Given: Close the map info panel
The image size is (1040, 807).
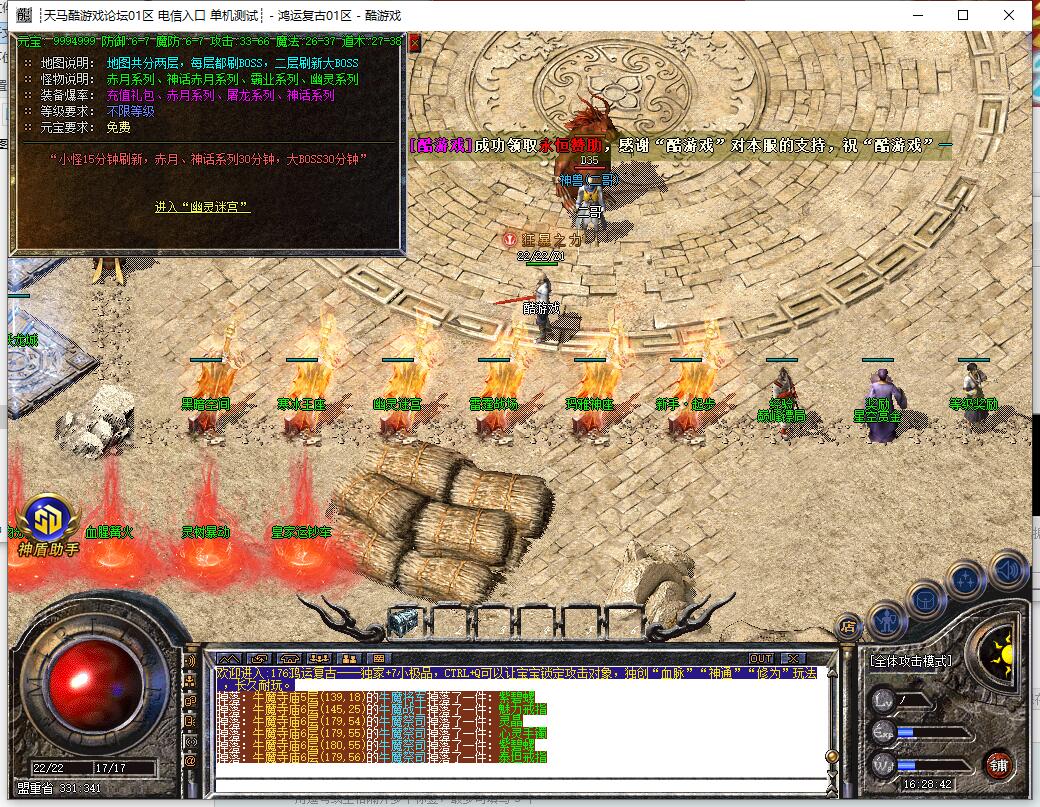Looking at the screenshot, I should [414, 42].
